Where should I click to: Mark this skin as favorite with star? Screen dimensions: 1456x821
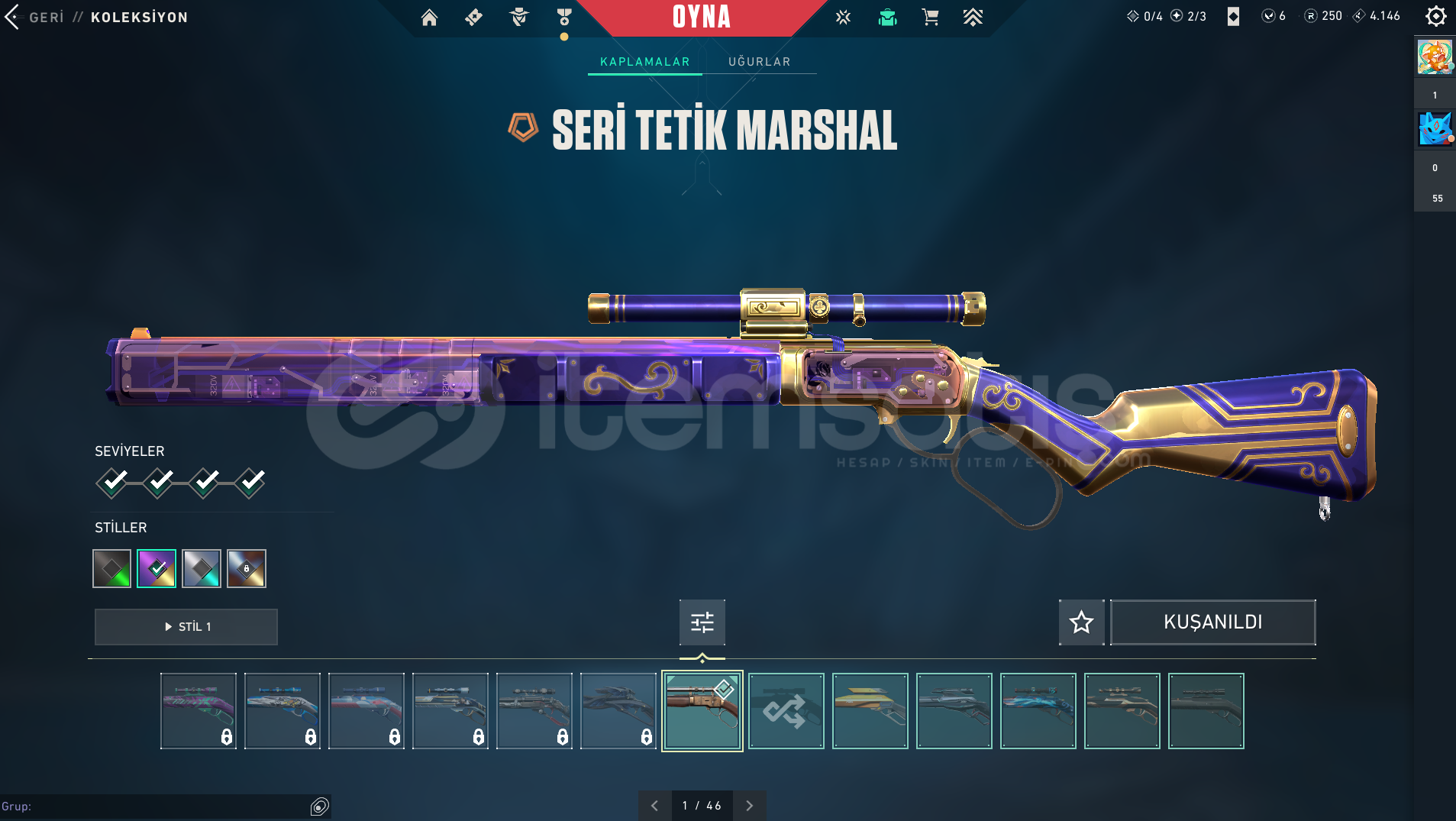click(x=1081, y=622)
